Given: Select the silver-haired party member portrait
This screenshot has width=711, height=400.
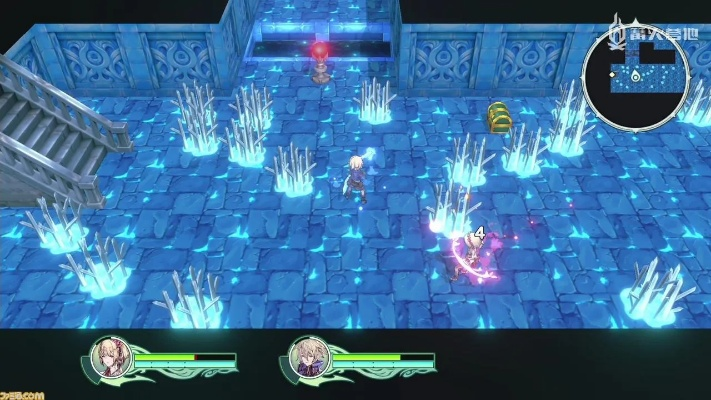Looking at the screenshot, I should point(306,358).
